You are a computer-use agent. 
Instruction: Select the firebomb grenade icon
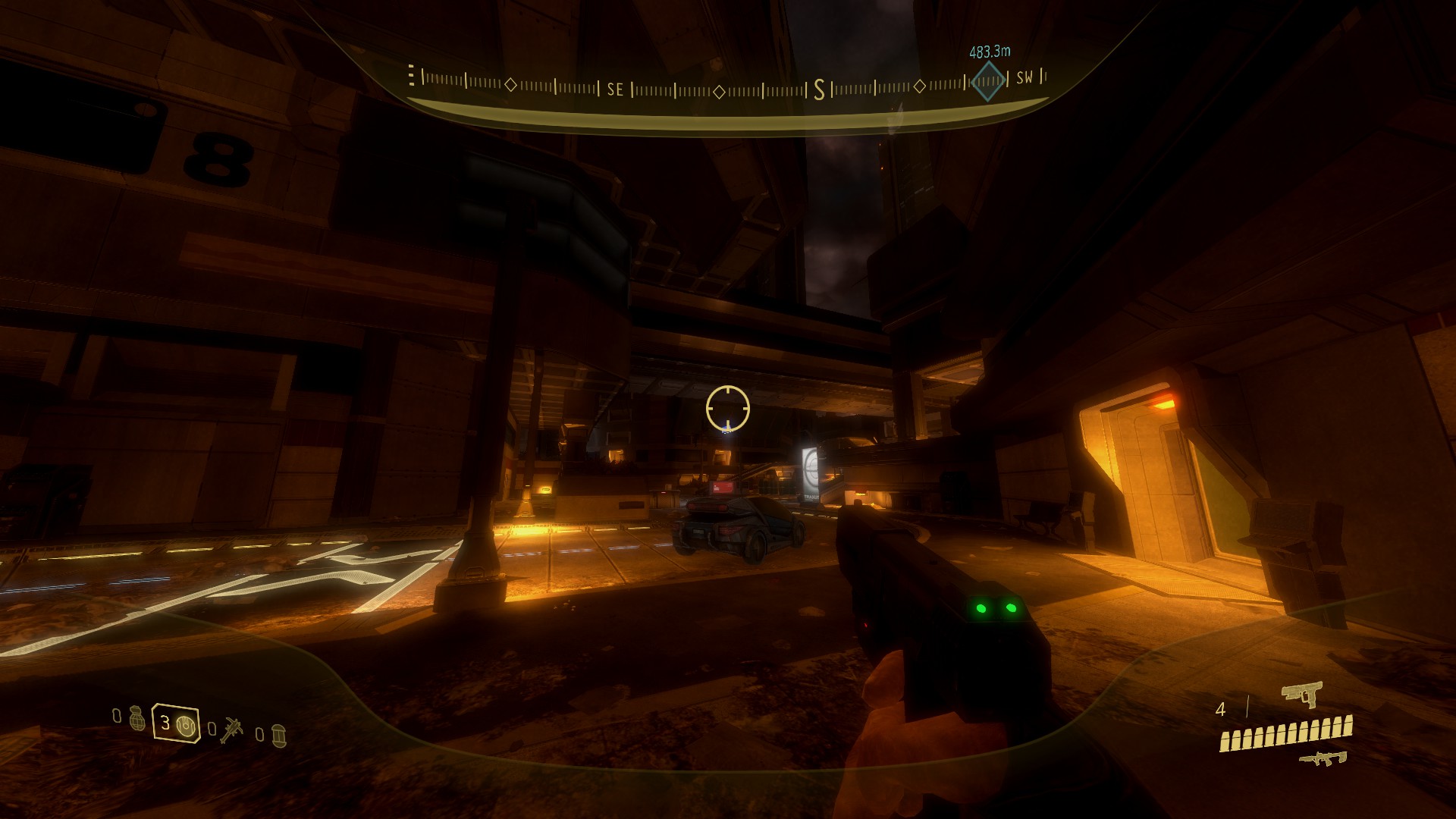tap(278, 735)
